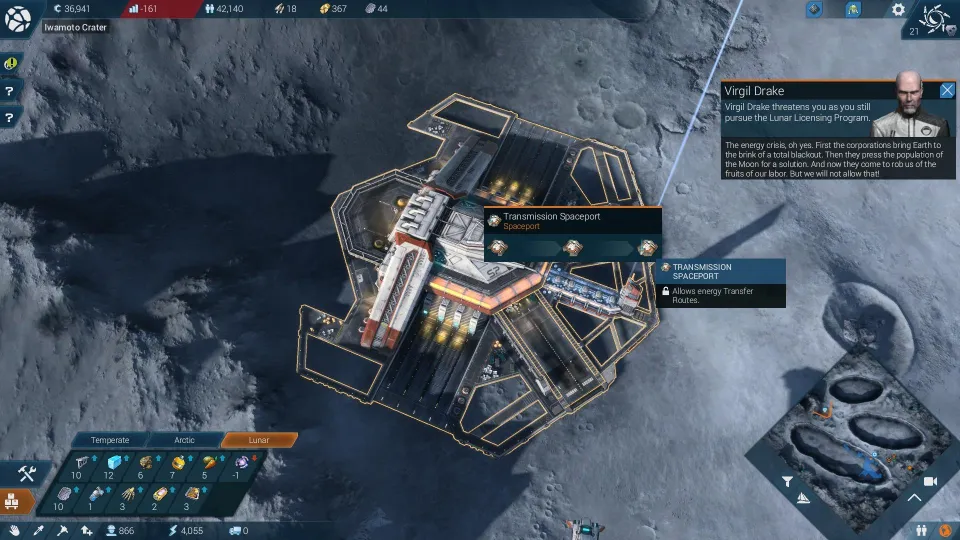Open the main menu emblem button
The height and width of the screenshot is (540, 960).
18,17
